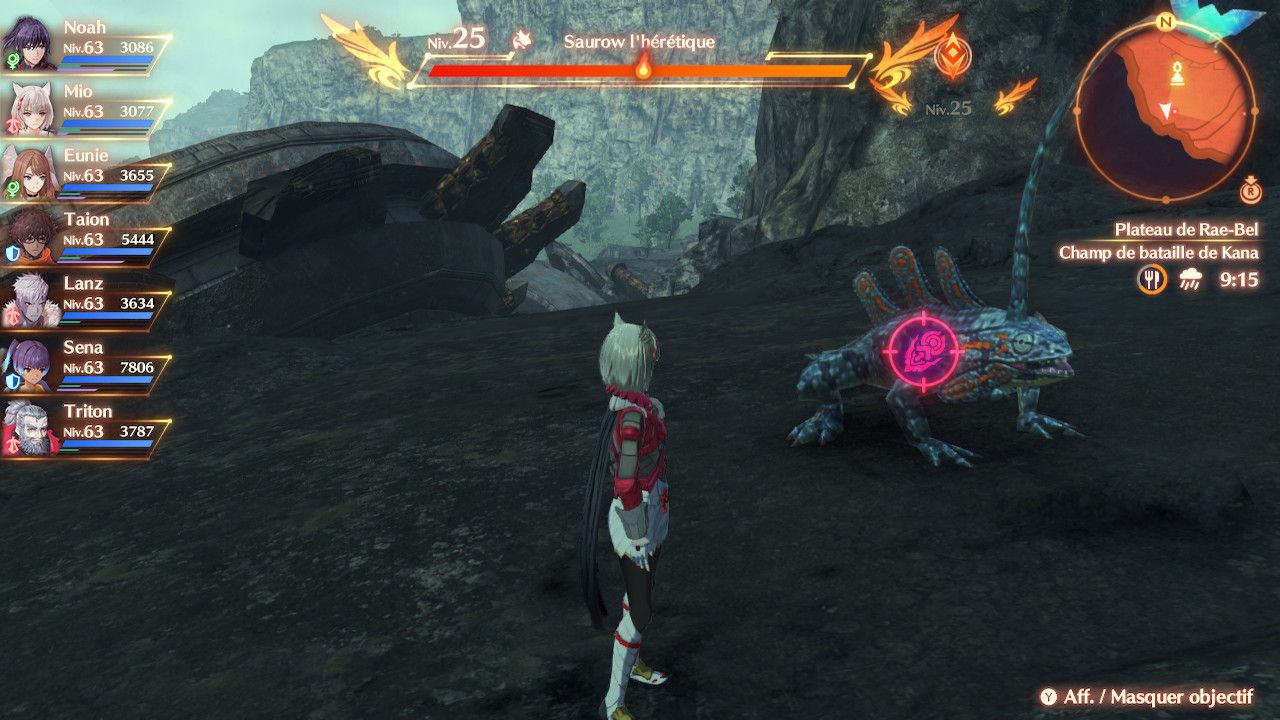Select Eunie's portrait
Screen dimensions: 1280x720
pyautogui.click(x=28, y=172)
